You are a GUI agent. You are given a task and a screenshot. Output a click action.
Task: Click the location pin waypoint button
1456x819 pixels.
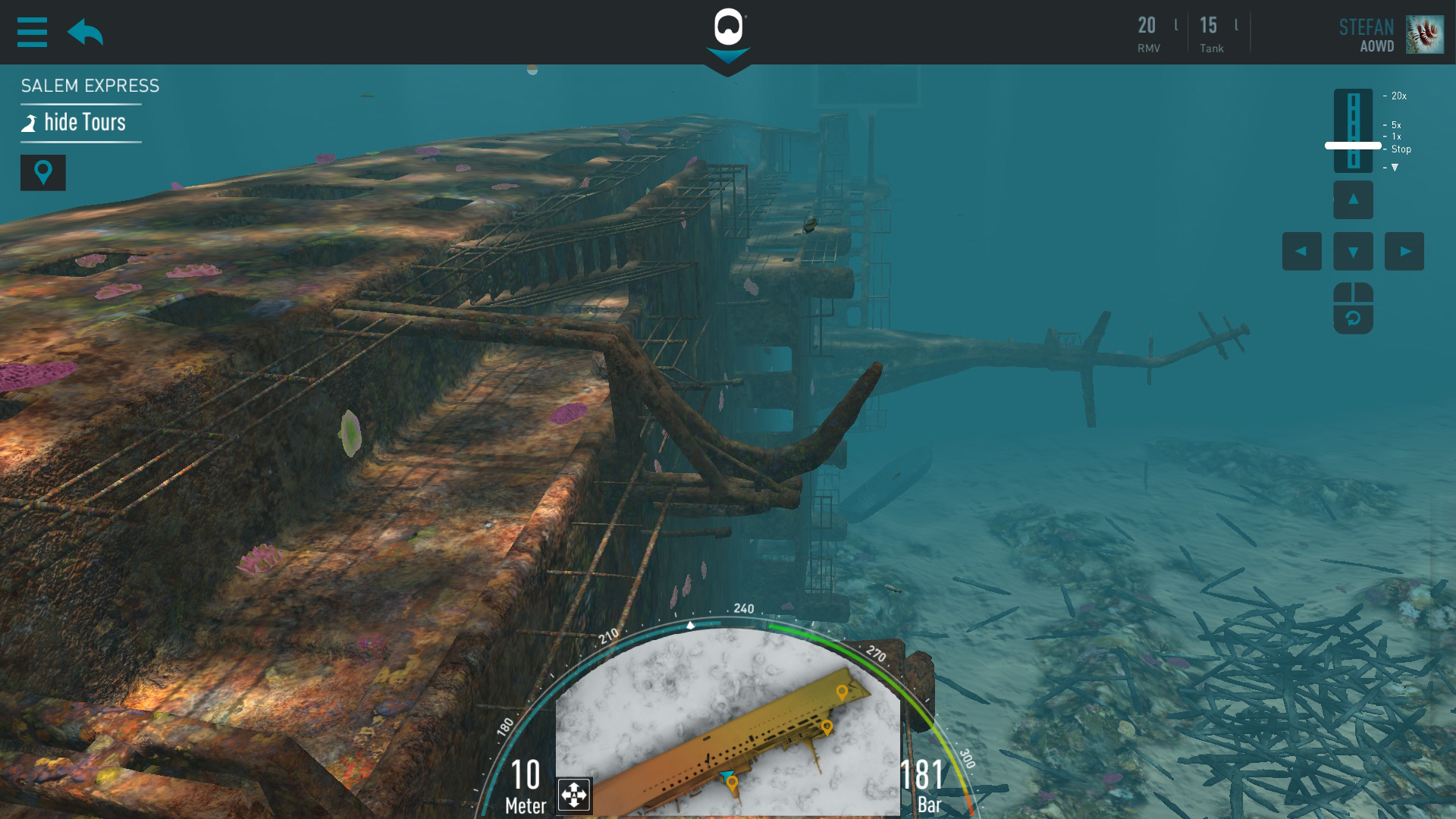tap(43, 173)
